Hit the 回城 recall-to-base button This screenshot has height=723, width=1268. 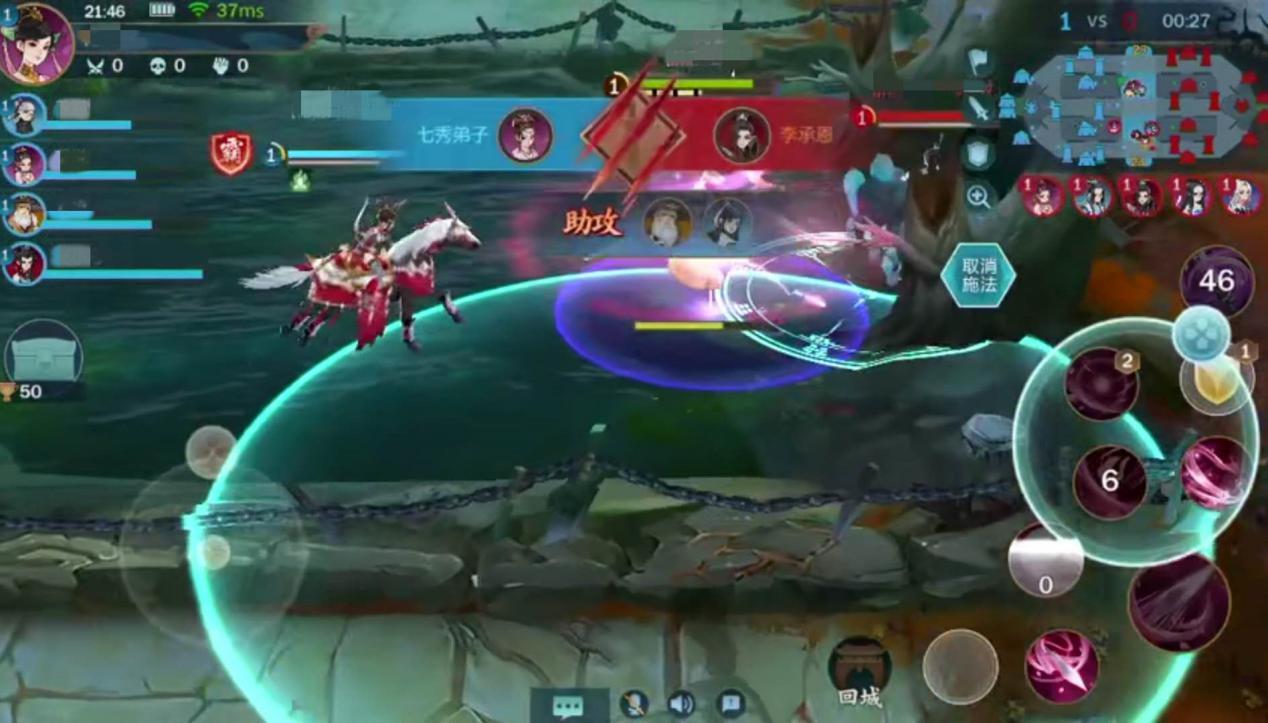pyautogui.click(x=859, y=670)
